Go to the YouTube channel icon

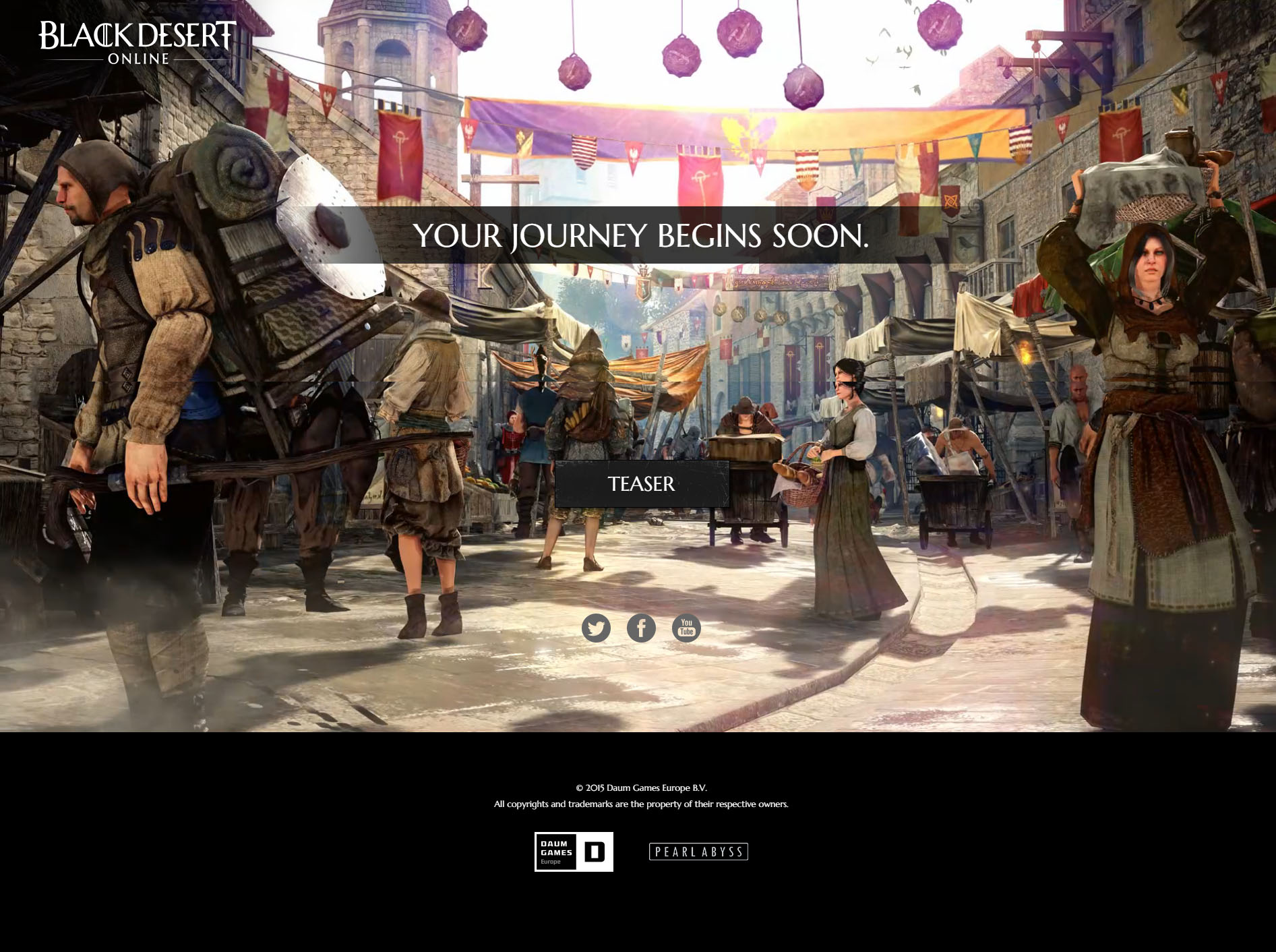[686, 628]
